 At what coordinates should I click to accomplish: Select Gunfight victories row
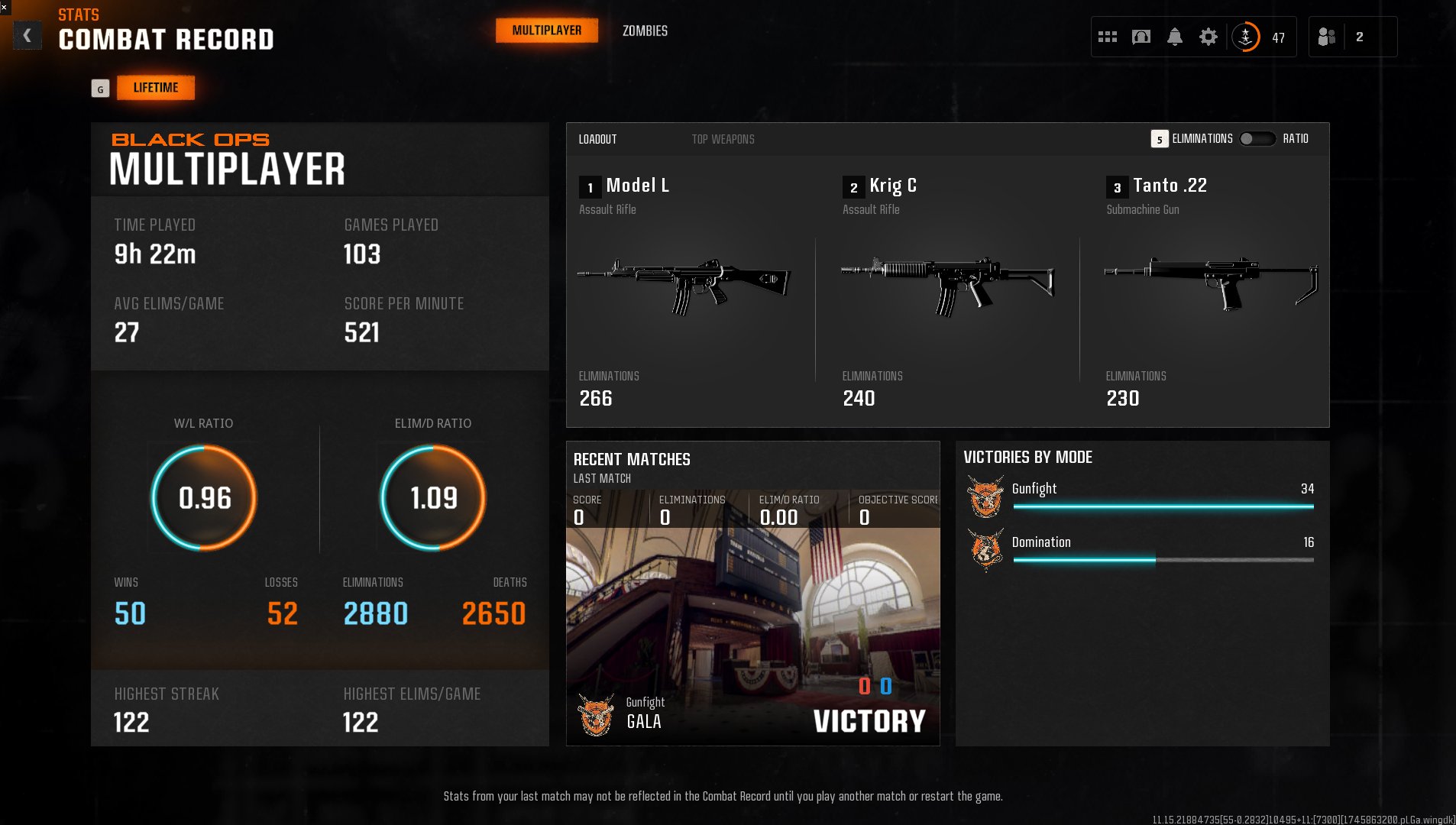1141,496
